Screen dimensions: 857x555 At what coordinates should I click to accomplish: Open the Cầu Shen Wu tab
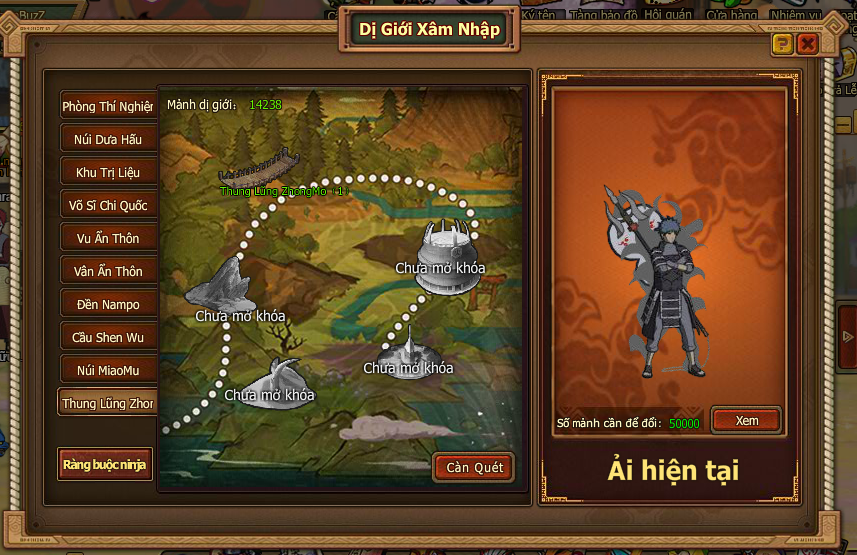[x=107, y=337]
